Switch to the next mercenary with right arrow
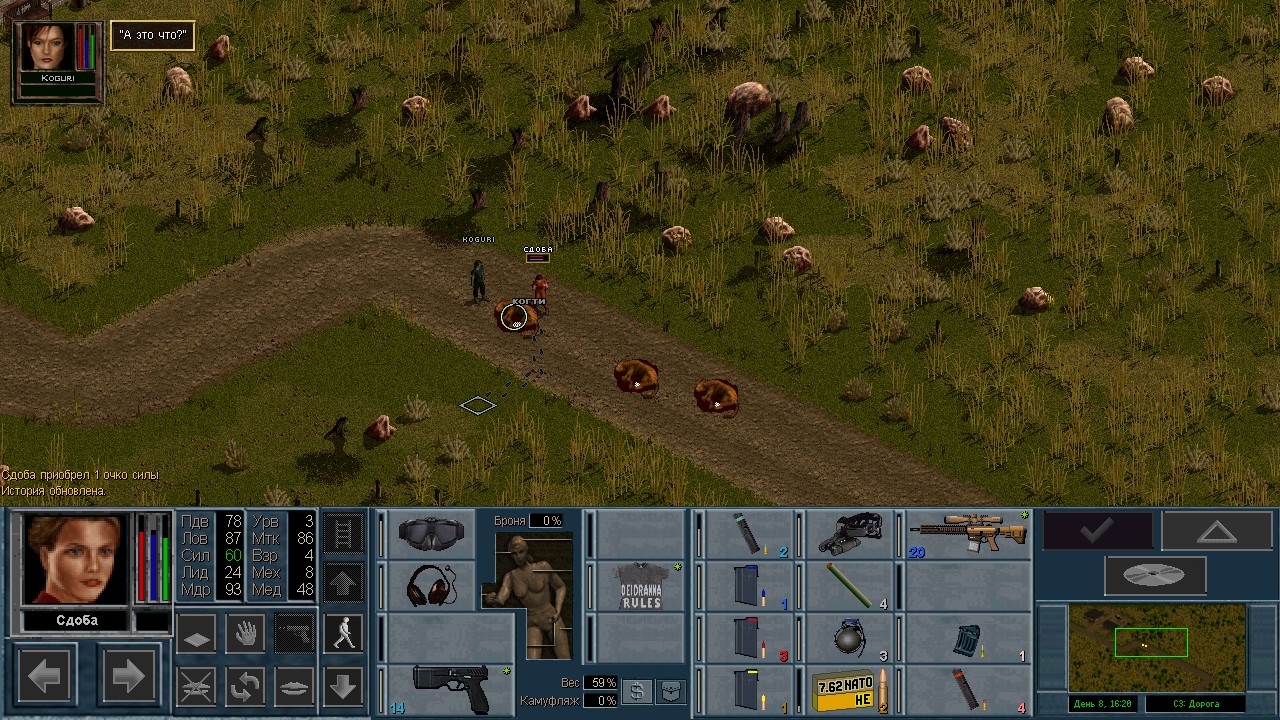This screenshot has height=720, width=1280. click(127, 677)
